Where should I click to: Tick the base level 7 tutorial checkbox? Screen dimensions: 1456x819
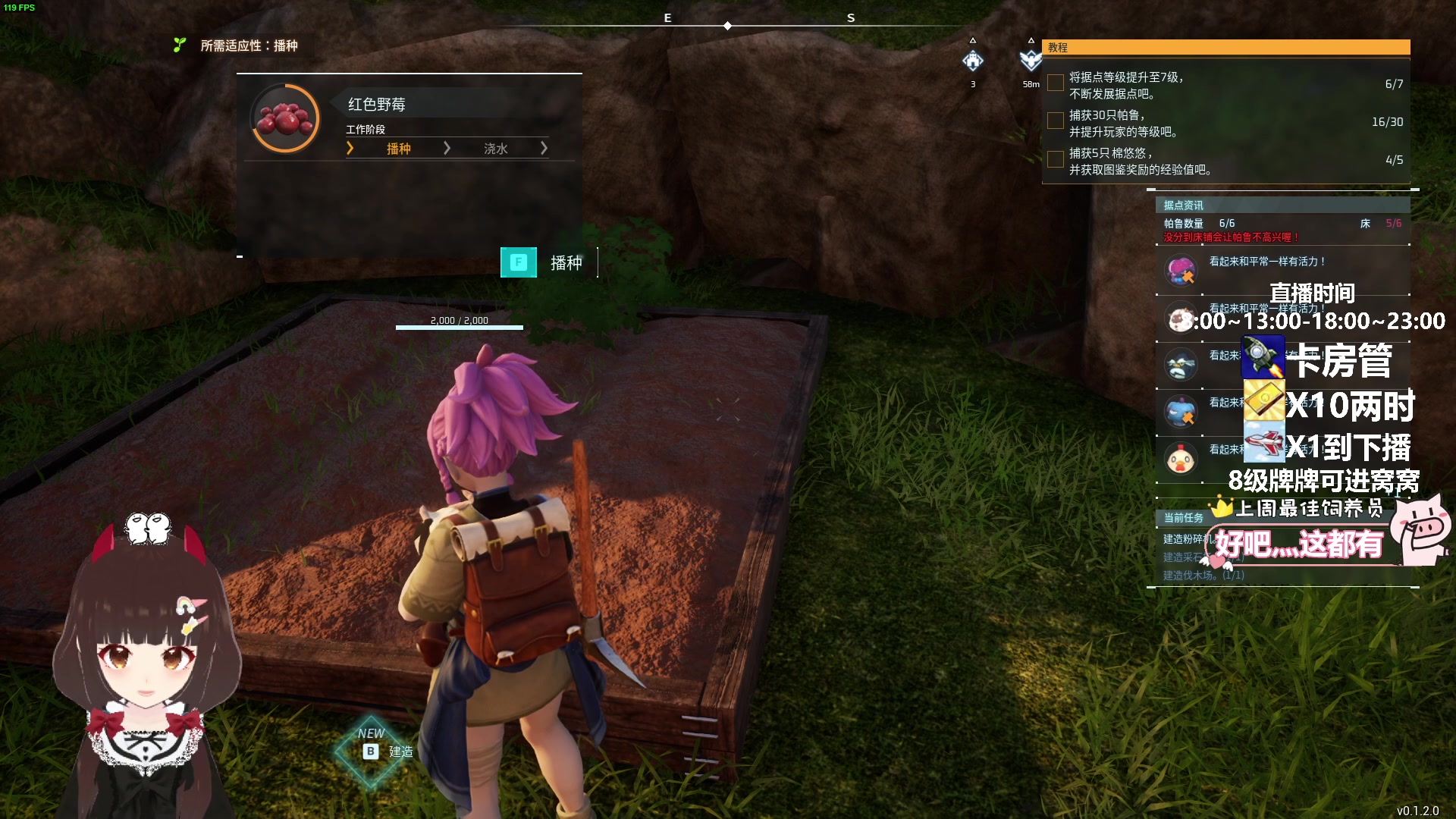[x=1055, y=83]
